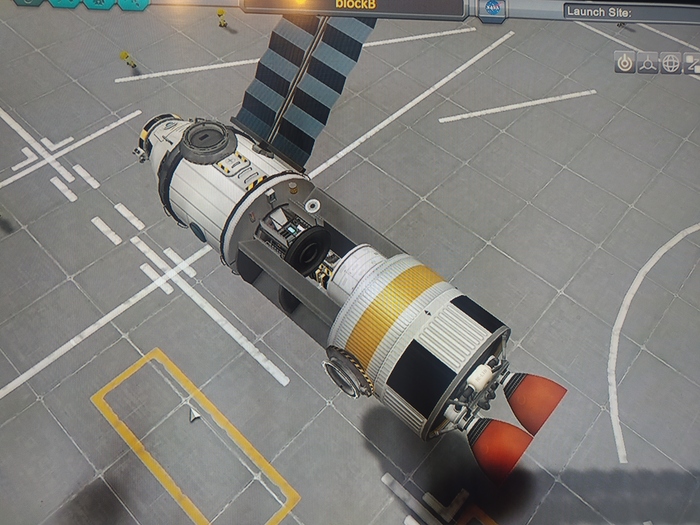Click the globe icon button

point(671,62)
